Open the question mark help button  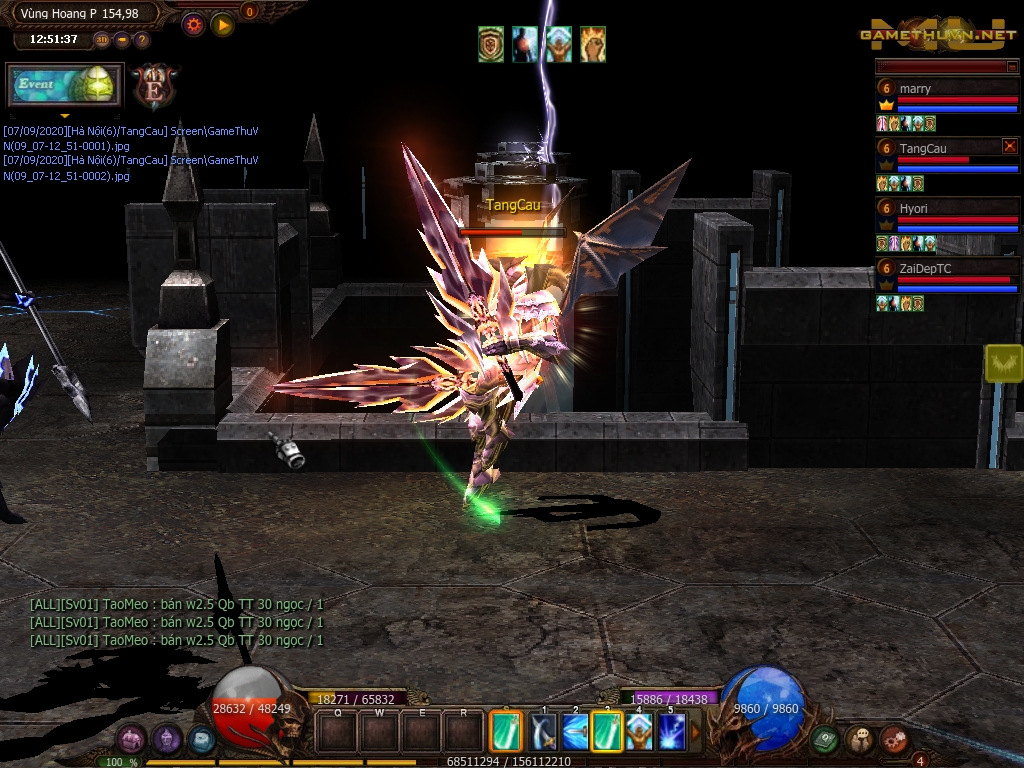(x=142, y=40)
